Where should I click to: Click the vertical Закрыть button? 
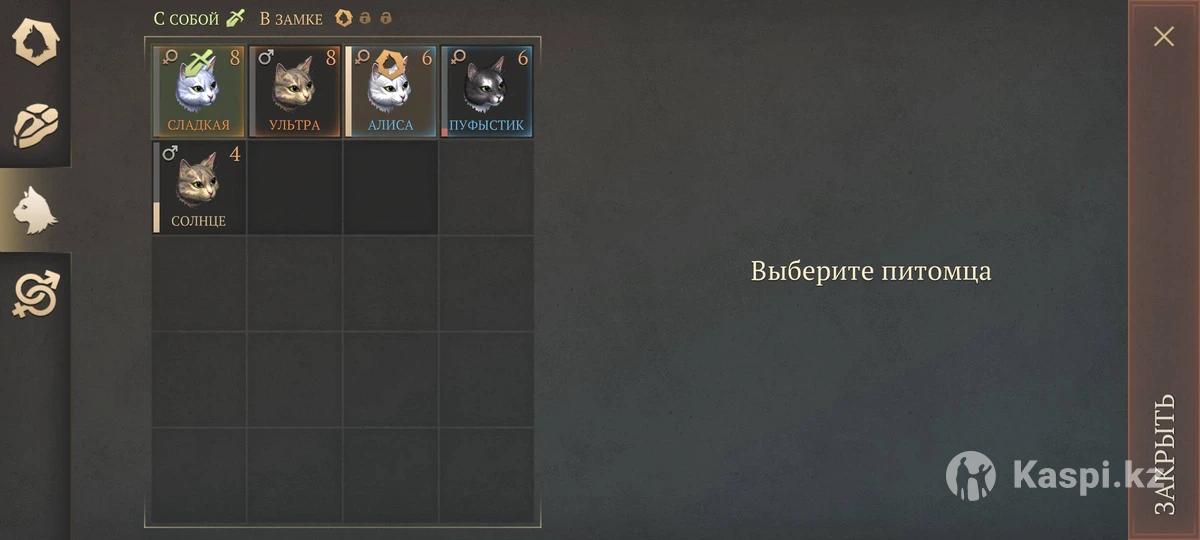coord(1164,455)
